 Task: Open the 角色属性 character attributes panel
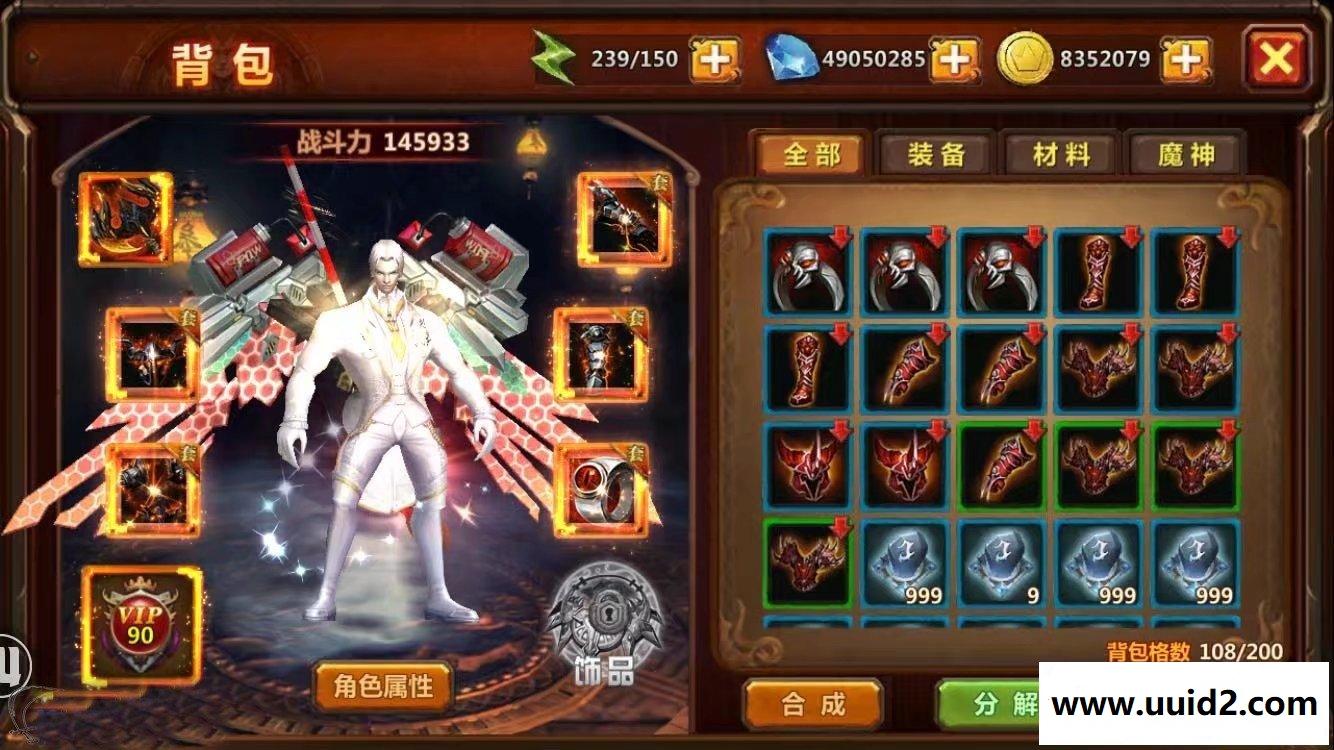point(383,689)
